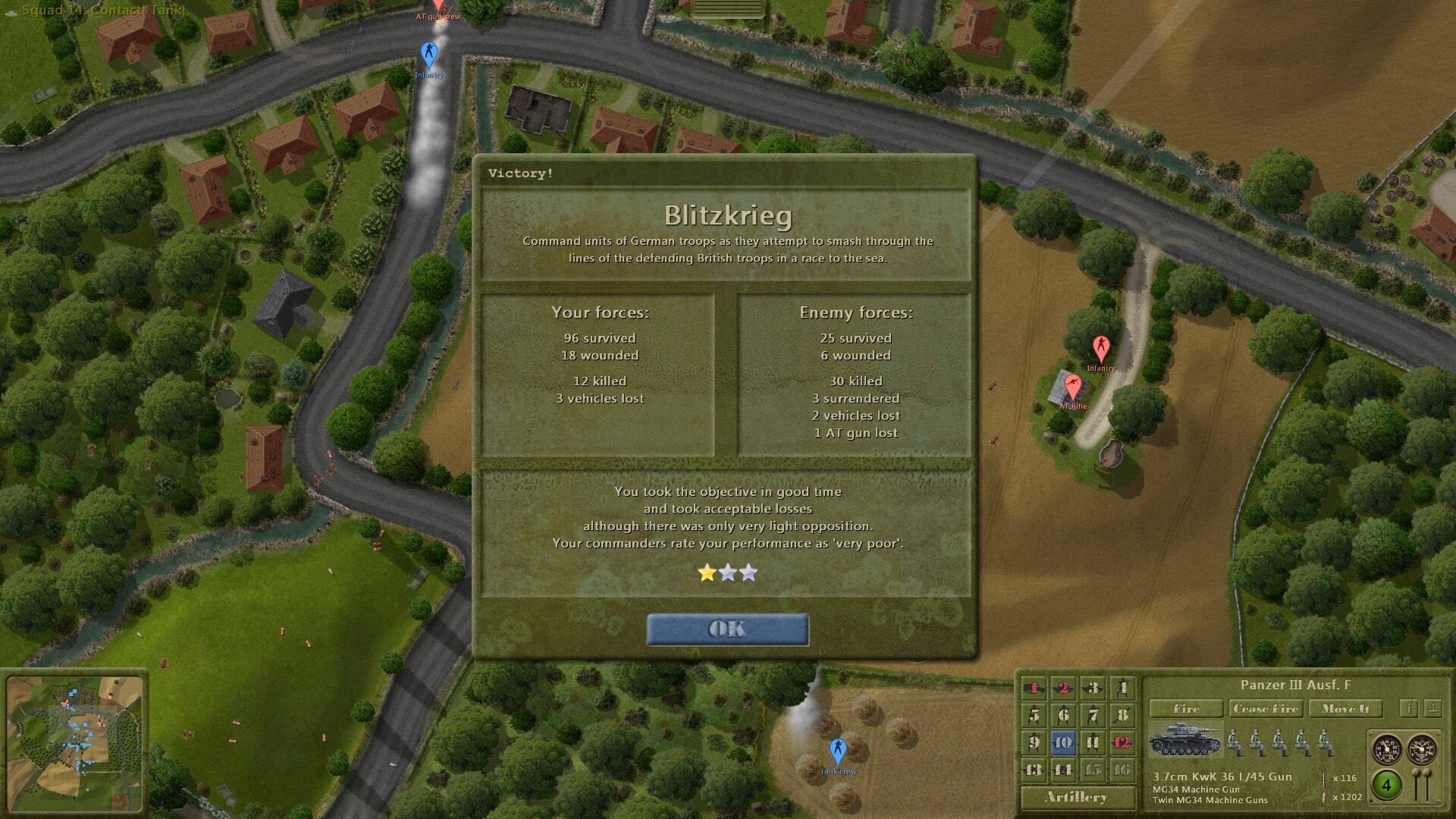Viewport: 1456px width, 819px height.
Task: Select the Panzer III tank portrait
Action: coord(1184,741)
